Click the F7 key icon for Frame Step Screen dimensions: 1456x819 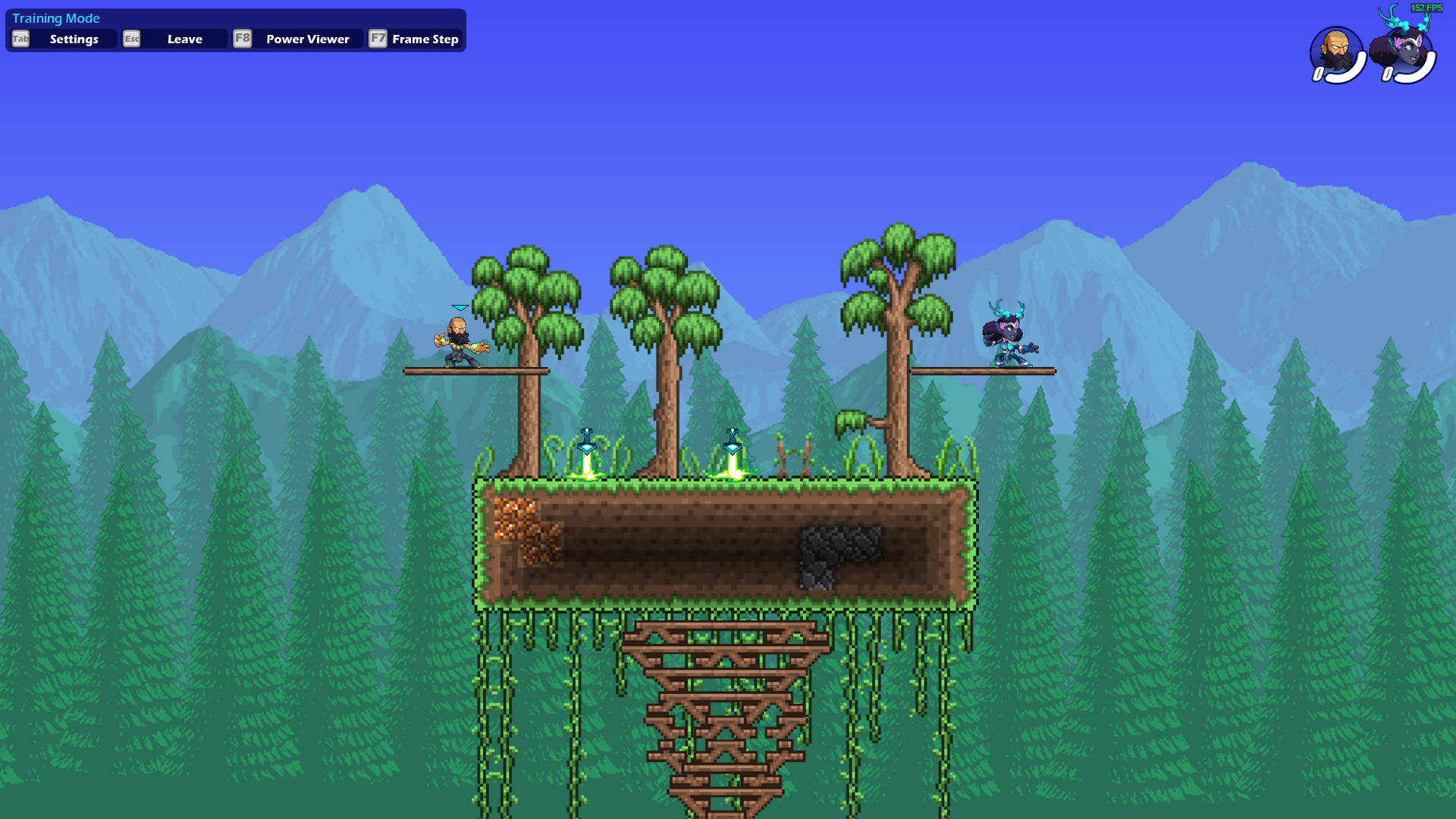[378, 39]
